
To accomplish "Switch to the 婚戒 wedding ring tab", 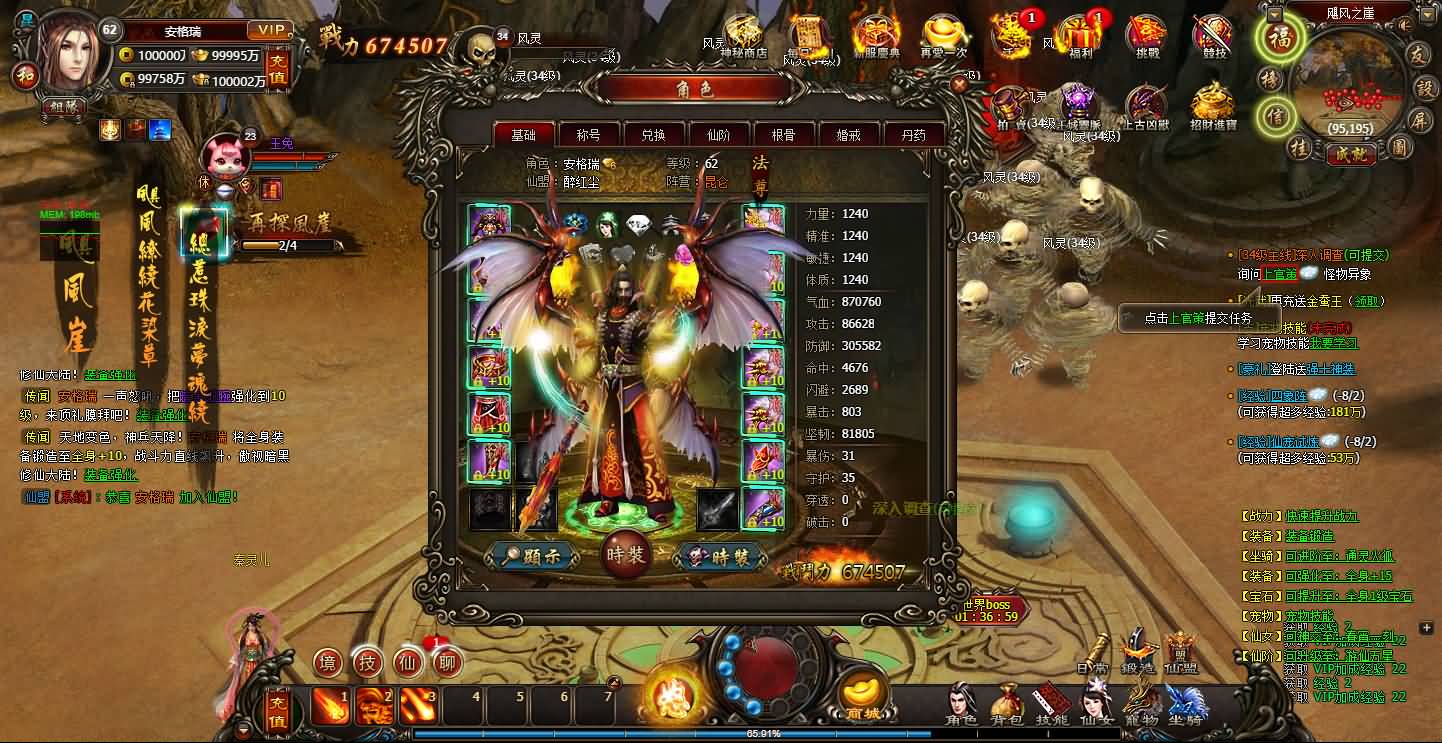I will click(849, 133).
